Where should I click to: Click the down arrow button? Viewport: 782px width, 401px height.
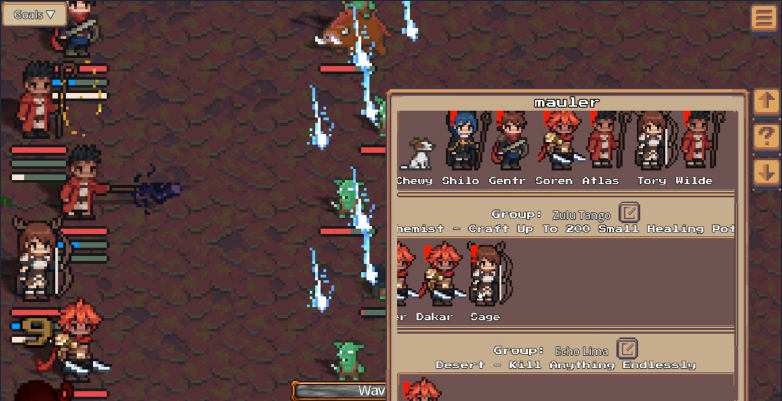click(766, 172)
